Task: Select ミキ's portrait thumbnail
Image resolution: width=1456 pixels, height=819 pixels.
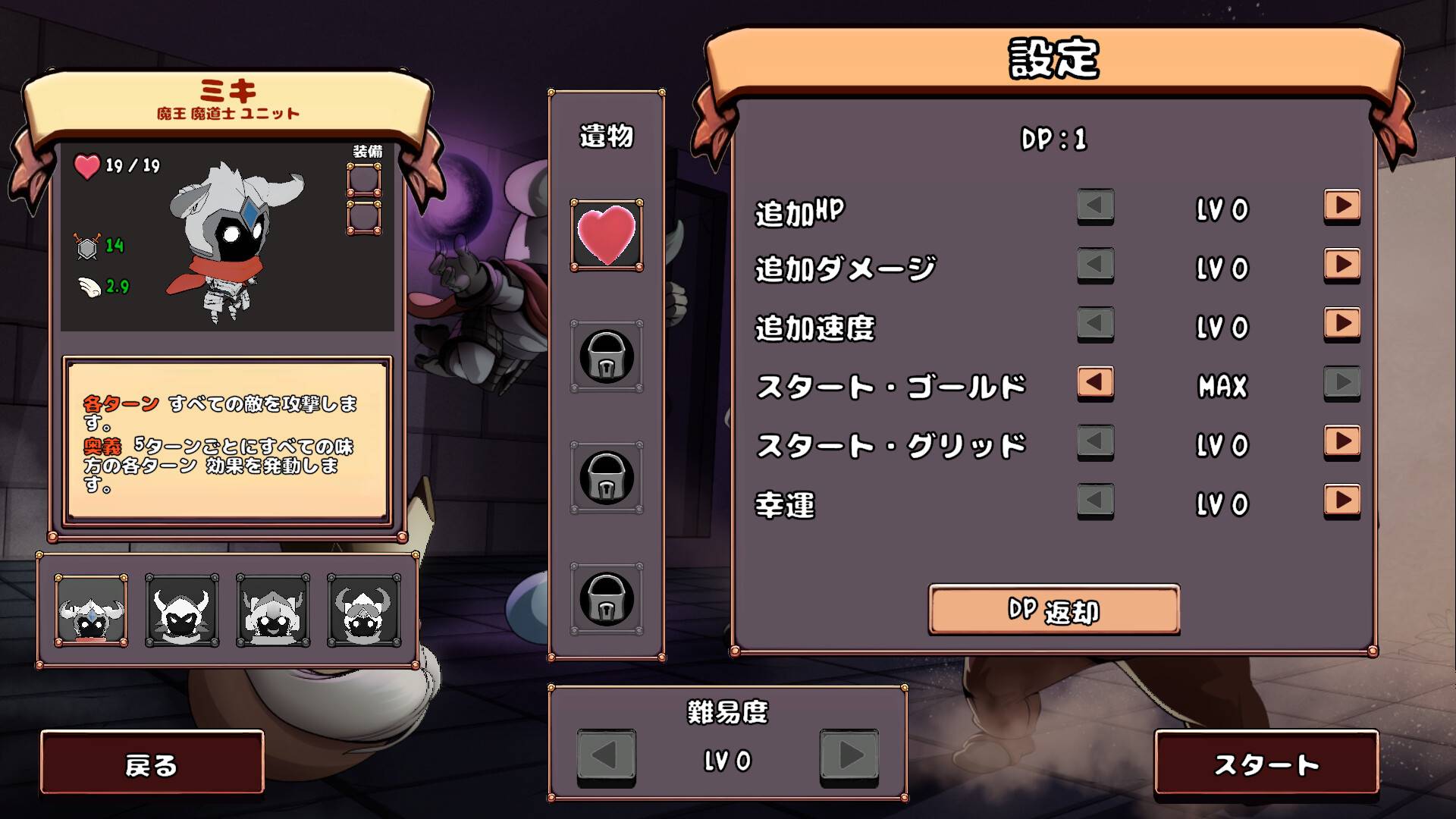Action: coord(89,610)
